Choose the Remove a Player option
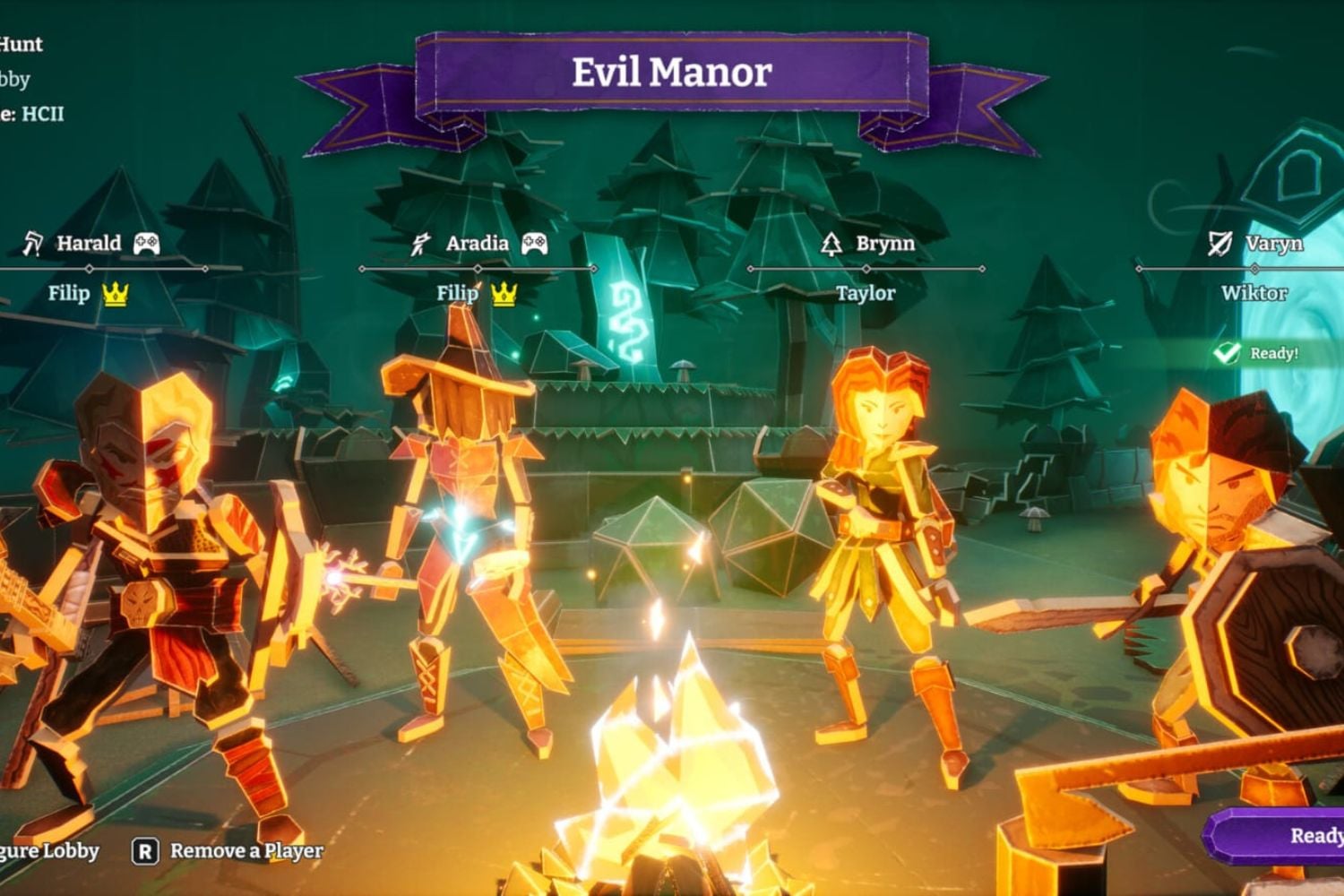The image size is (1344, 896). 230,851
